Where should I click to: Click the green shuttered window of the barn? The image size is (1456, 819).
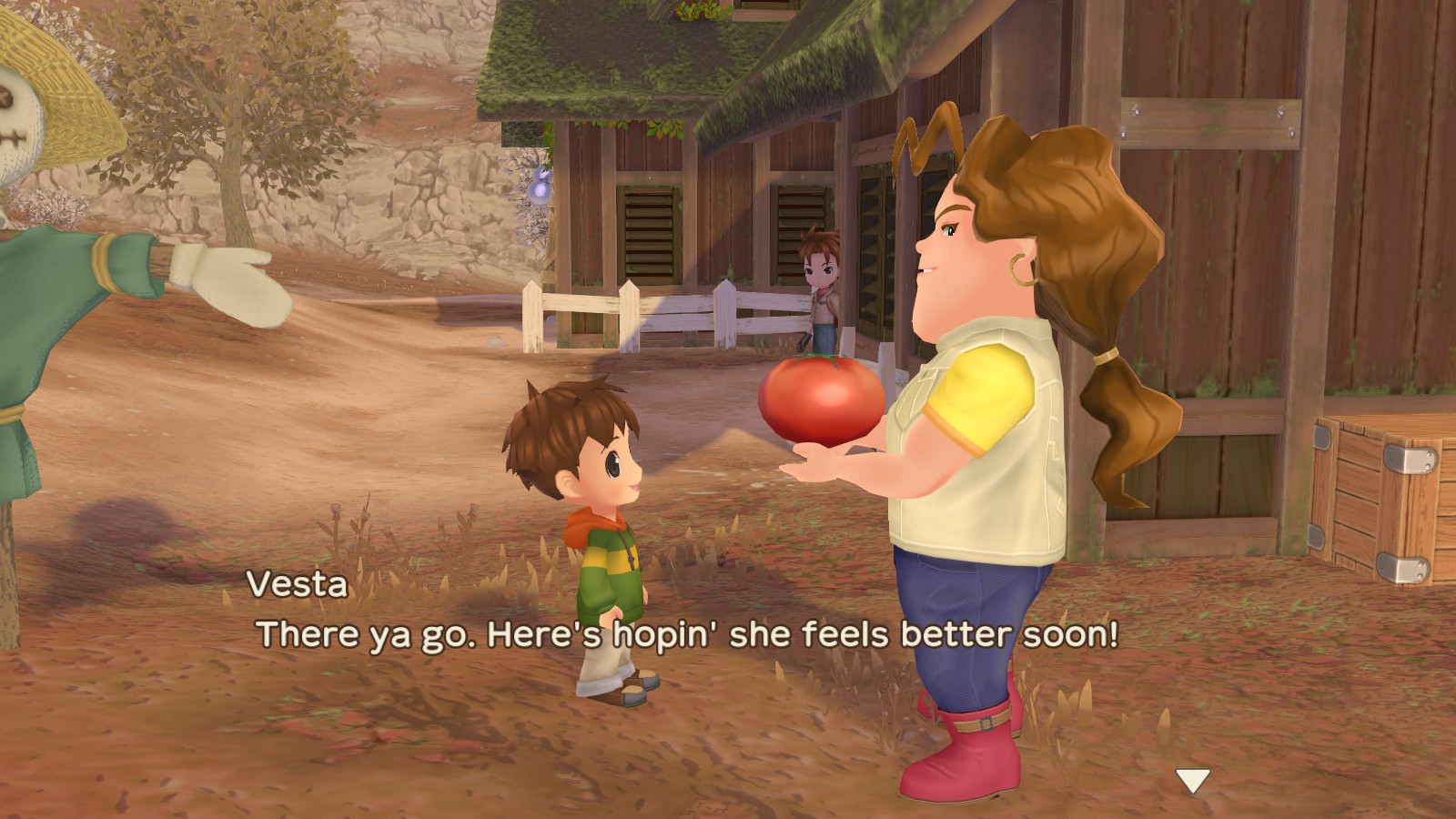(x=651, y=227)
